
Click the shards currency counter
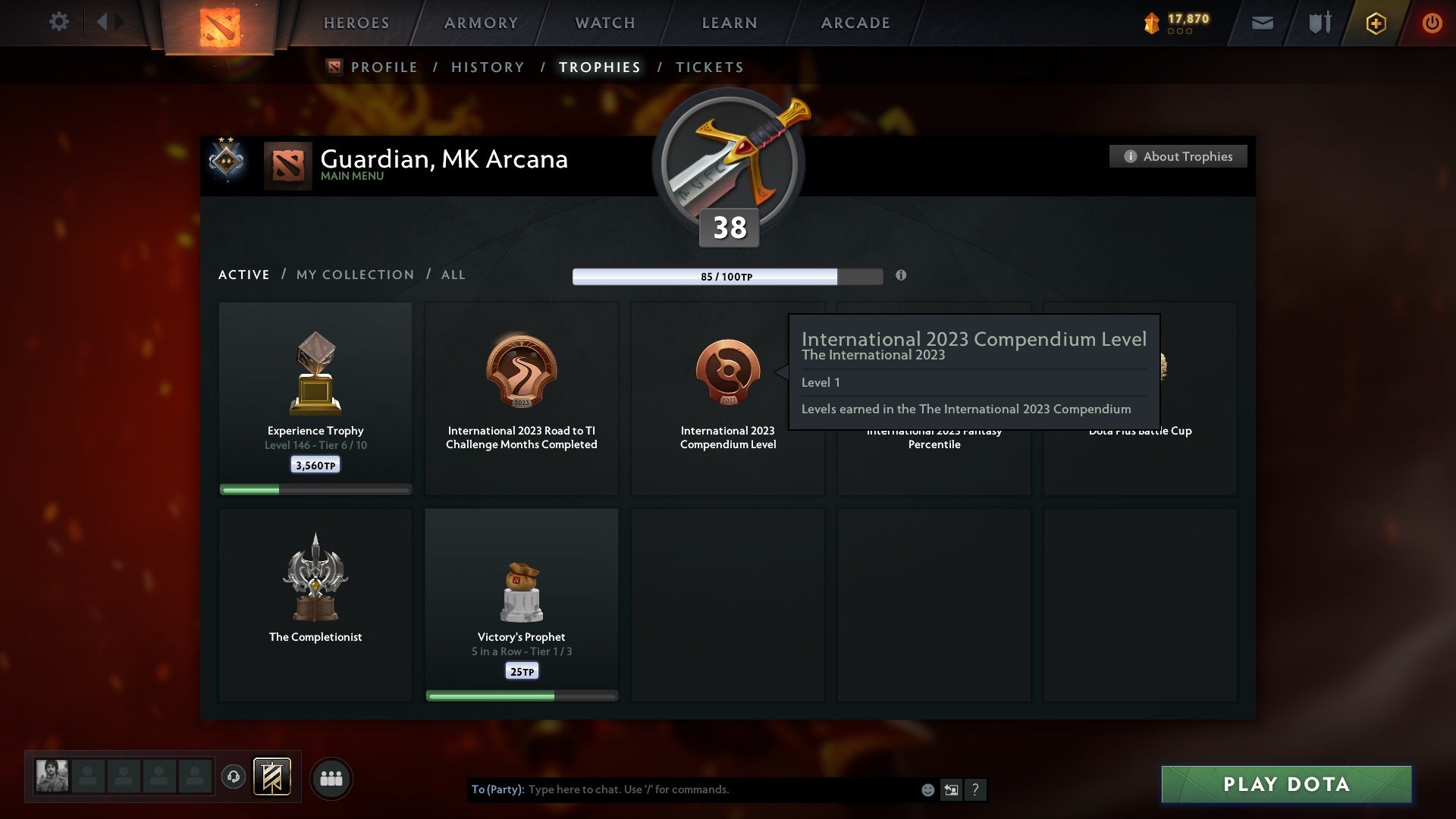coord(1172,22)
